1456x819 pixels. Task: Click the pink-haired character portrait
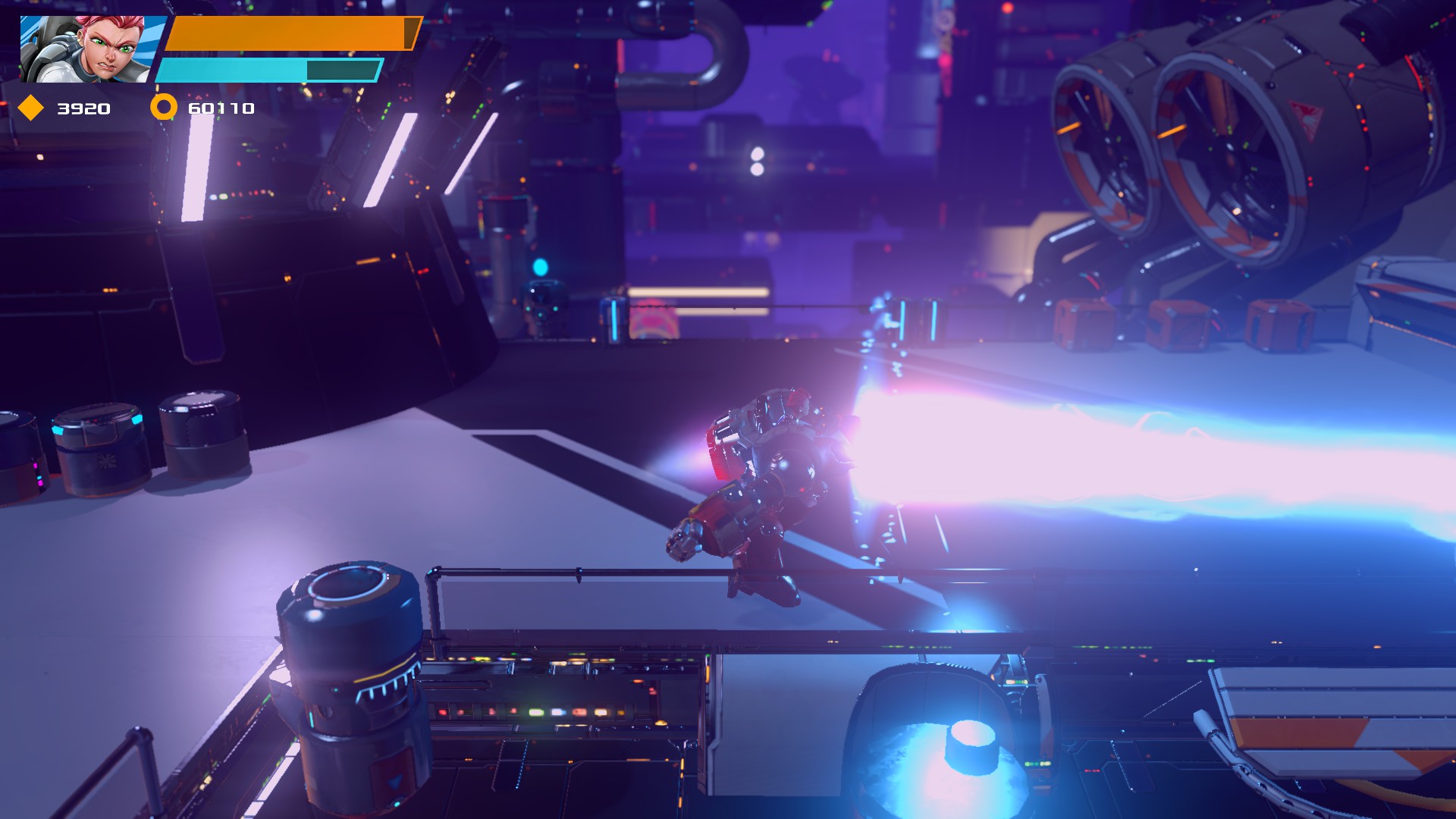(x=85, y=49)
